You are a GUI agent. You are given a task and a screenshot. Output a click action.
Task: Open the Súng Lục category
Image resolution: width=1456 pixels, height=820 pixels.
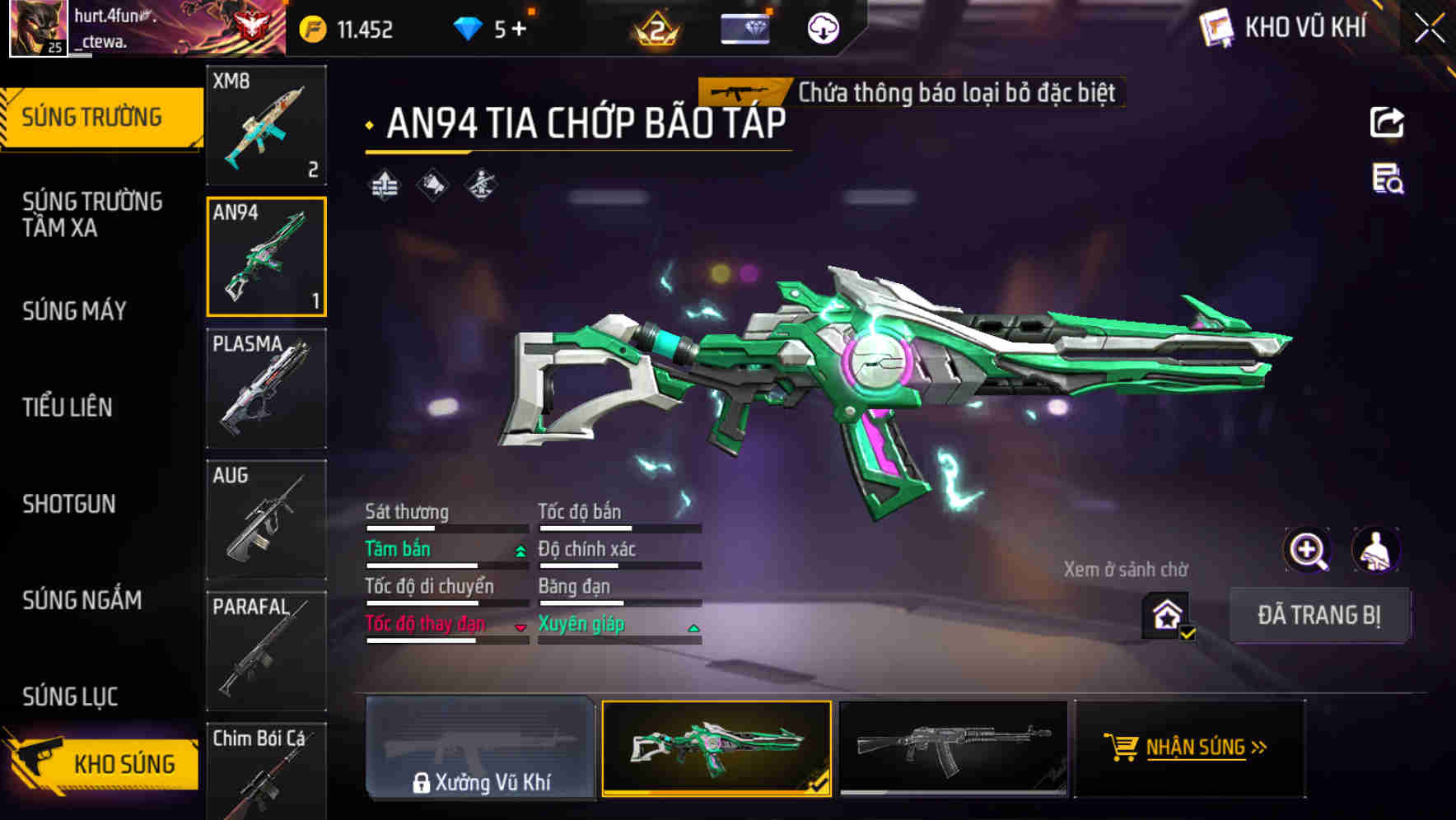(x=70, y=697)
